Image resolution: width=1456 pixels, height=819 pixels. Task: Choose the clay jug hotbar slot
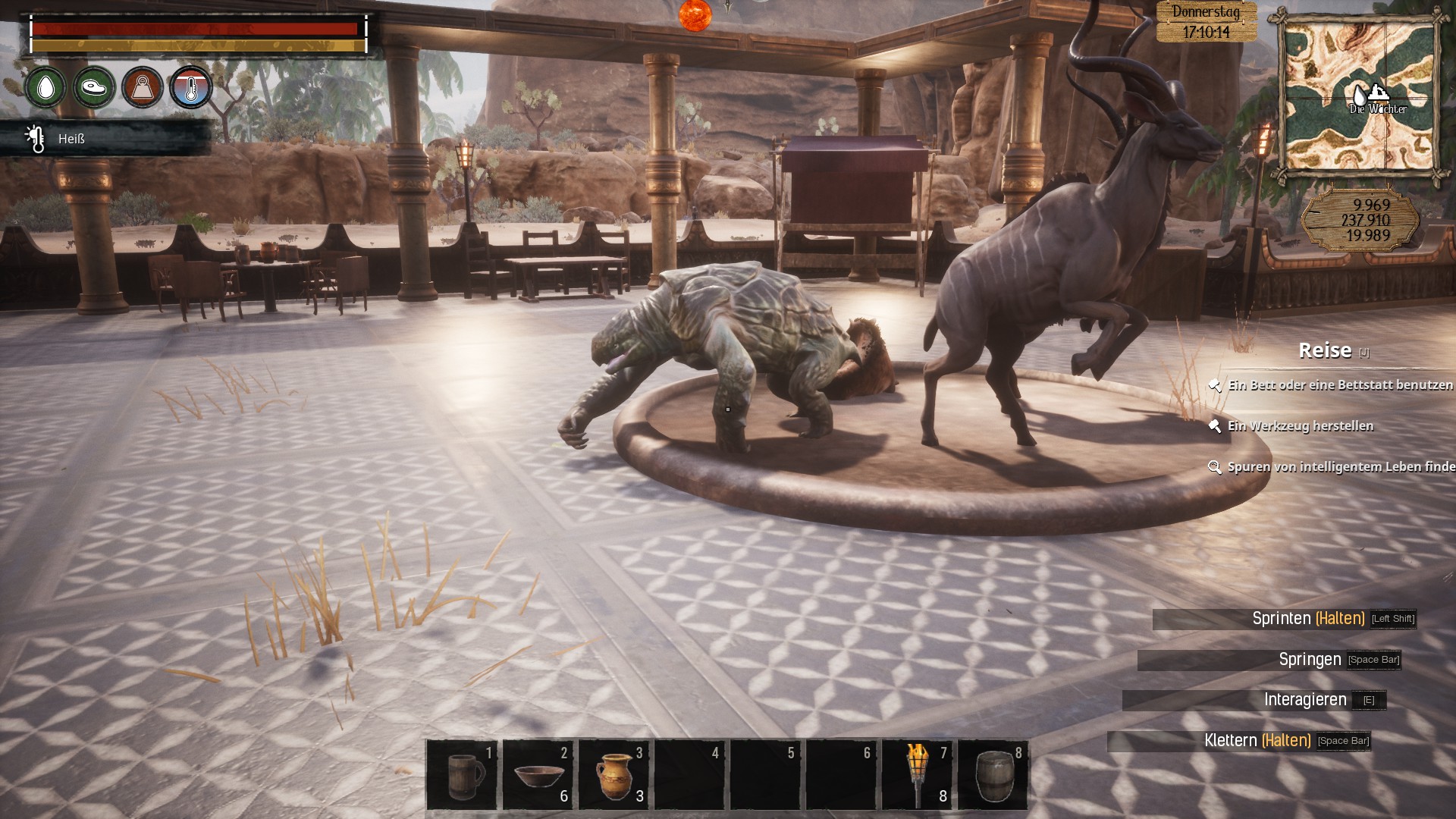pyautogui.click(x=613, y=775)
